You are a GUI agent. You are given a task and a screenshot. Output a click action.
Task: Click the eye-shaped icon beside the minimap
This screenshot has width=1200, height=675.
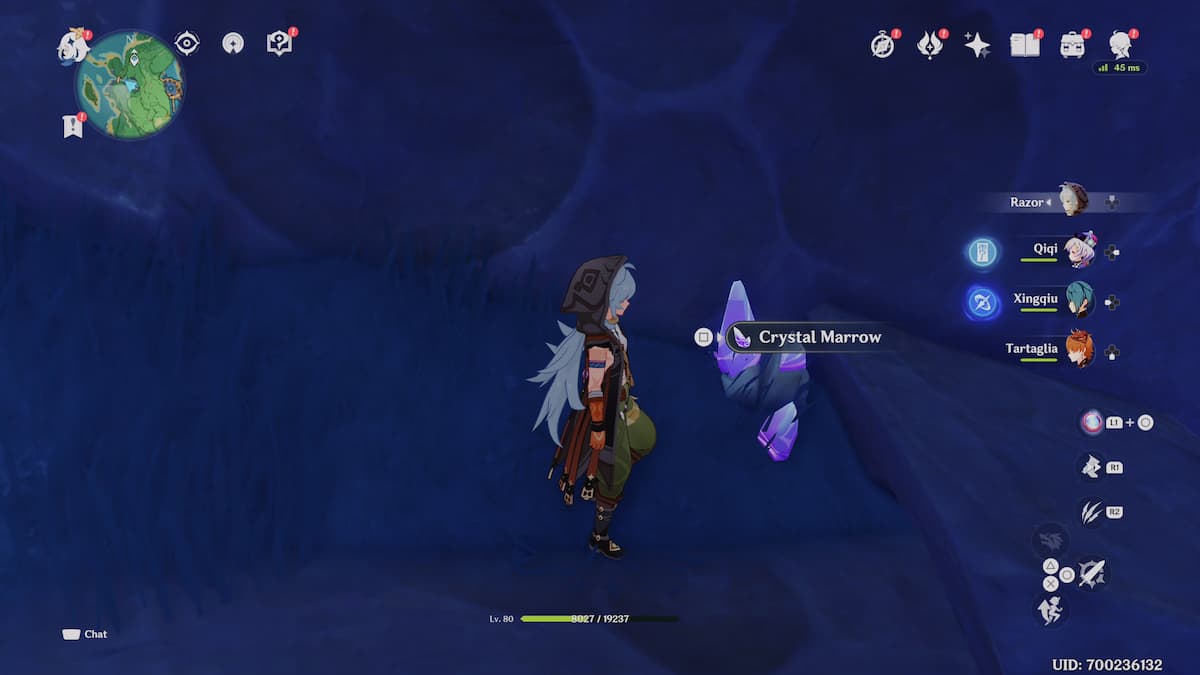coord(186,43)
